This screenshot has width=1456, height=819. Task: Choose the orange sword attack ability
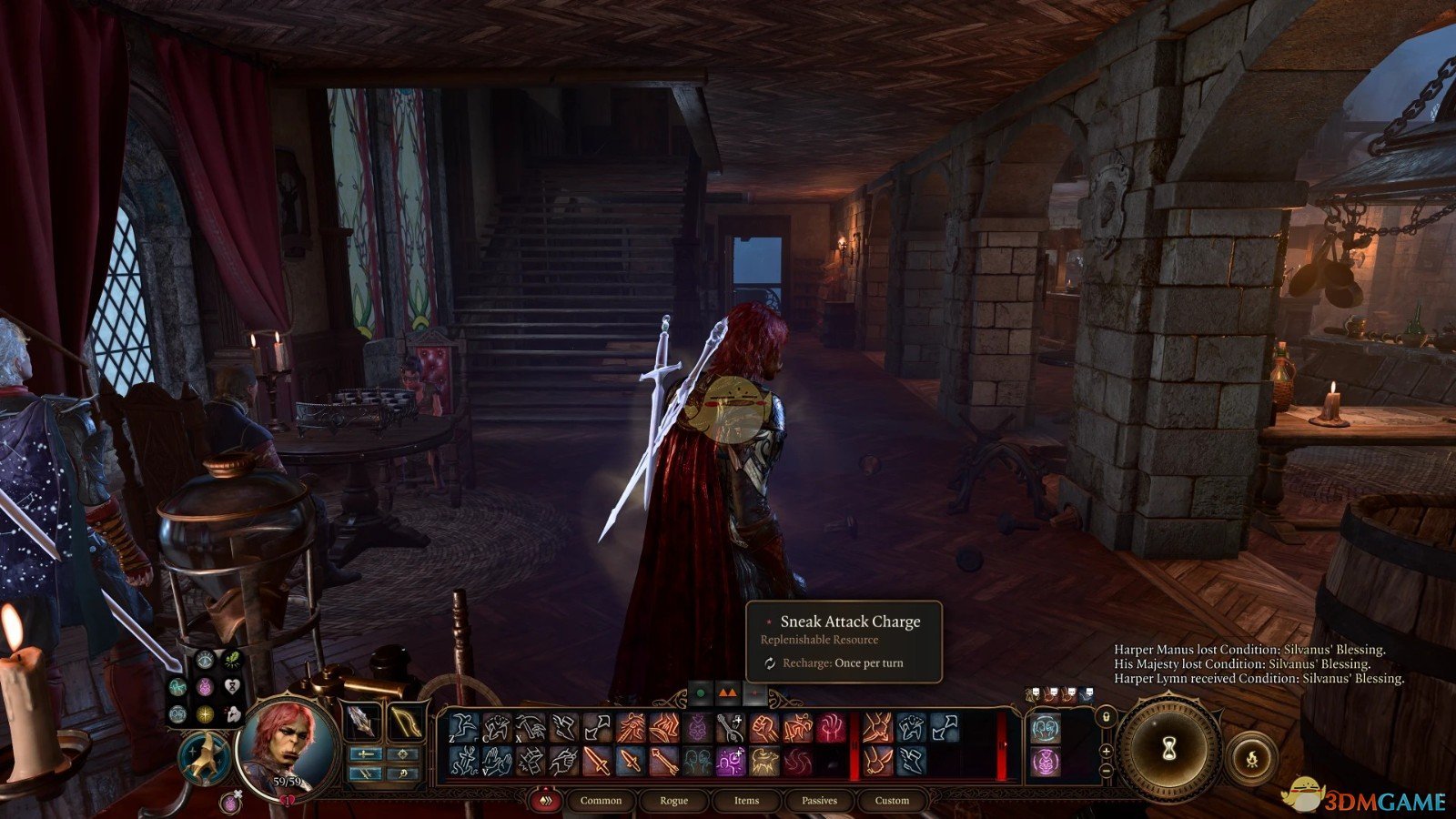click(x=596, y=761)
